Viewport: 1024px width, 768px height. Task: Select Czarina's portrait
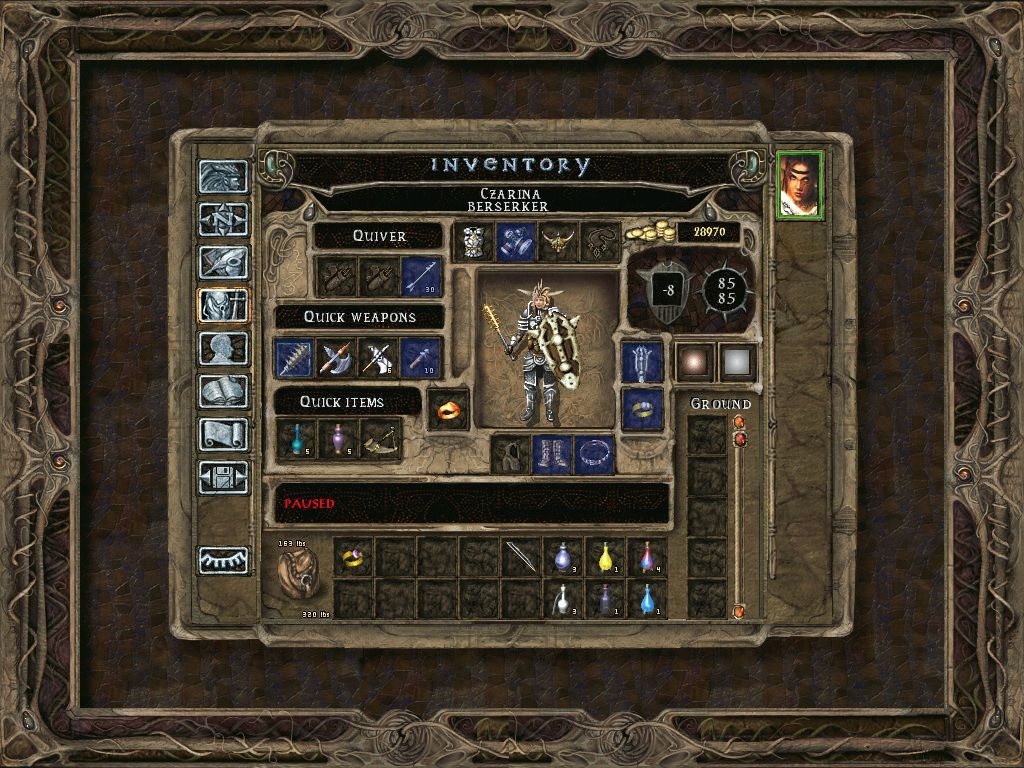(x=799, y=184)
